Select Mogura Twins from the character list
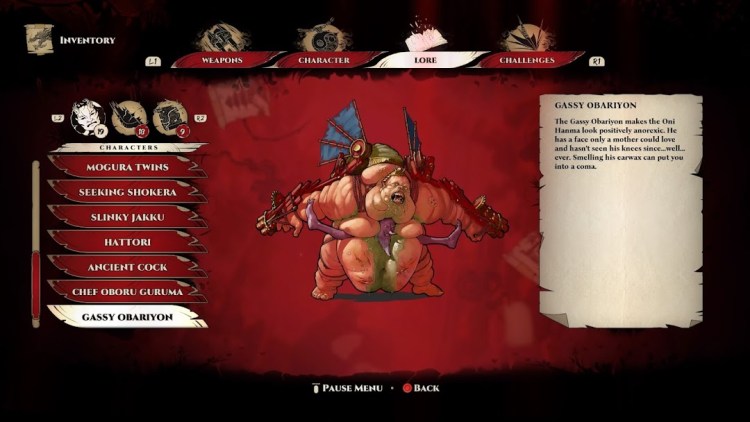This screenshot has width=750, height=422. pyautogui.click(x=125, y=167)
